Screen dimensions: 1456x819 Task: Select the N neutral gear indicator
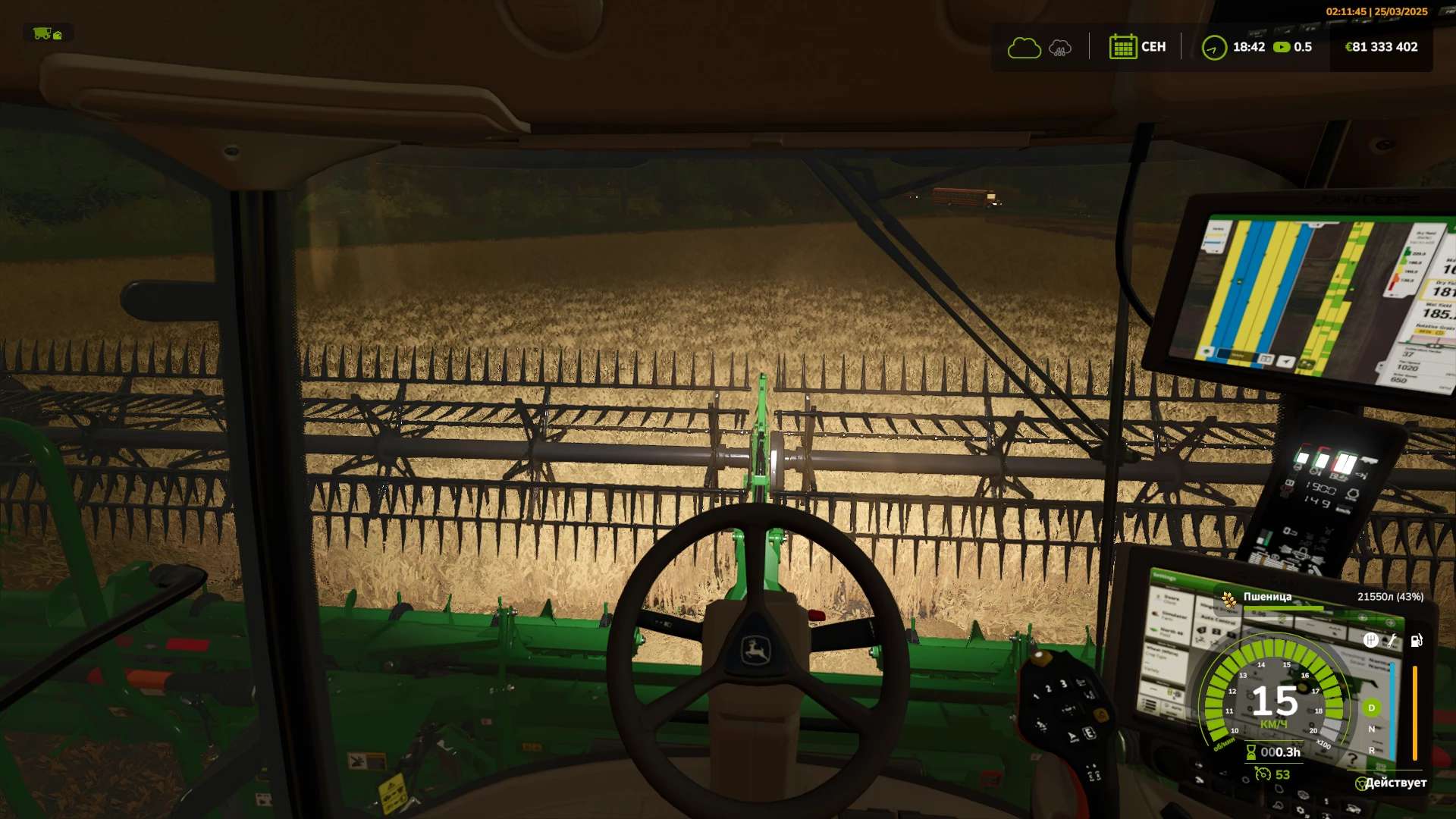(x=1371, y=729)
